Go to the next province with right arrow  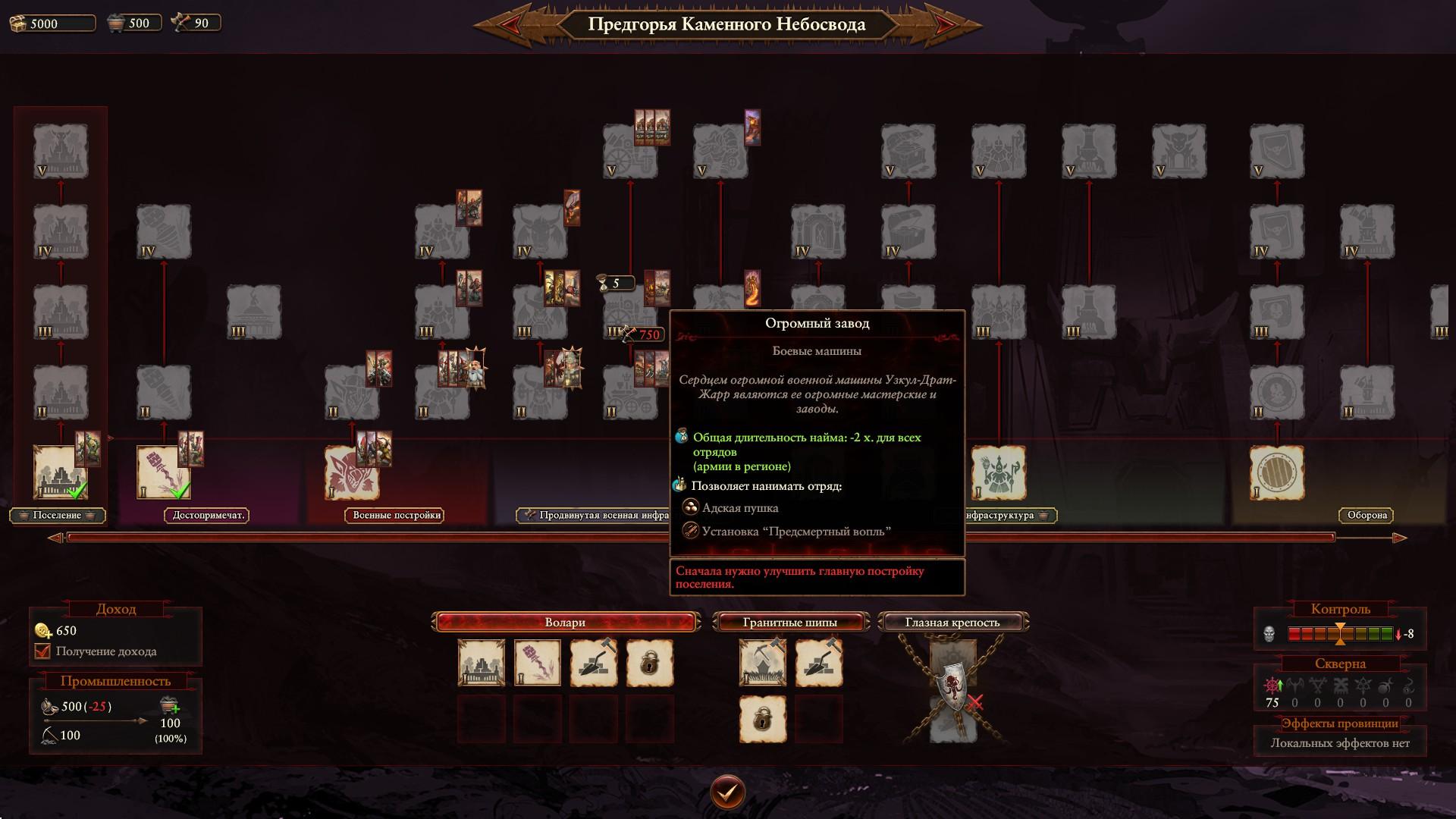click(x=949, y=25)
